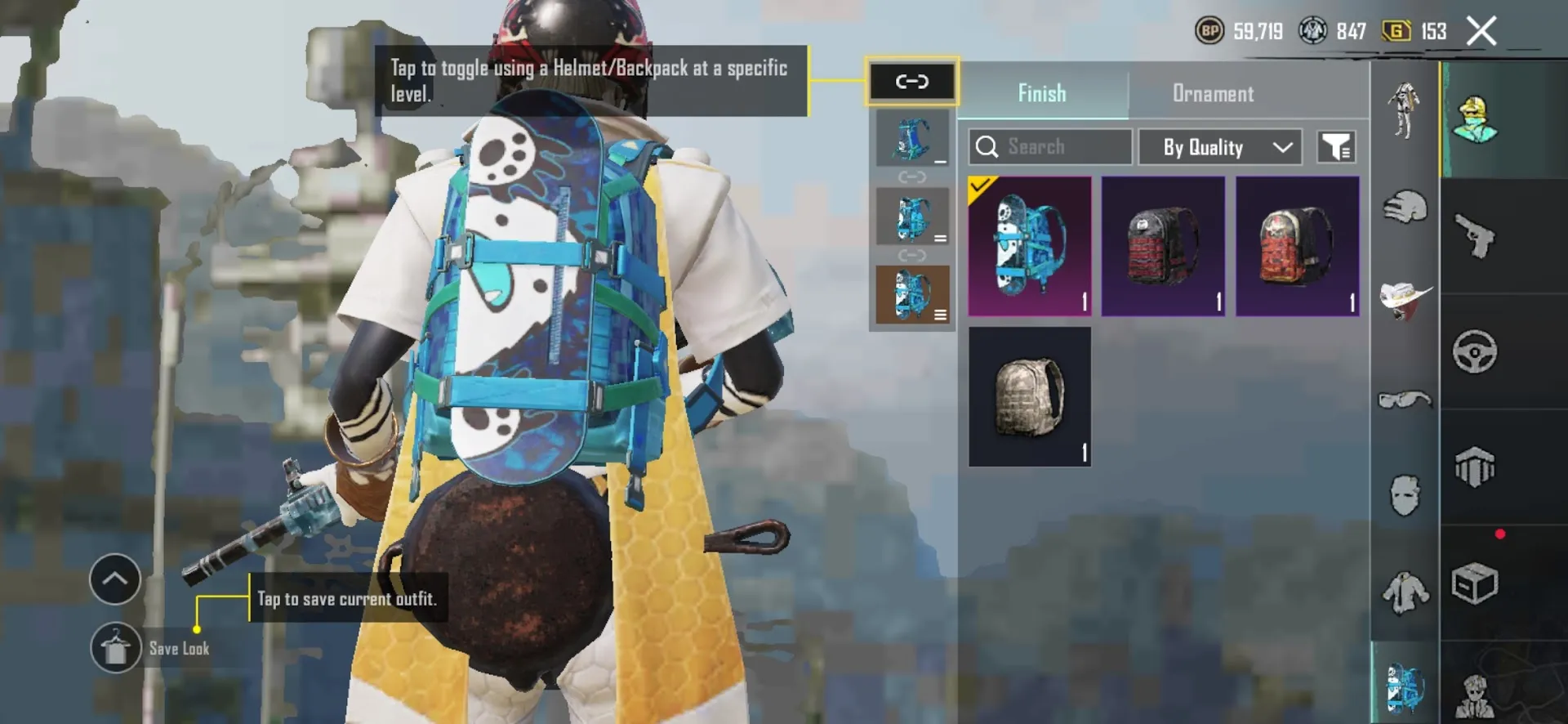
Task: Select the red and black backpack skin
Action: pos(1163,245)
